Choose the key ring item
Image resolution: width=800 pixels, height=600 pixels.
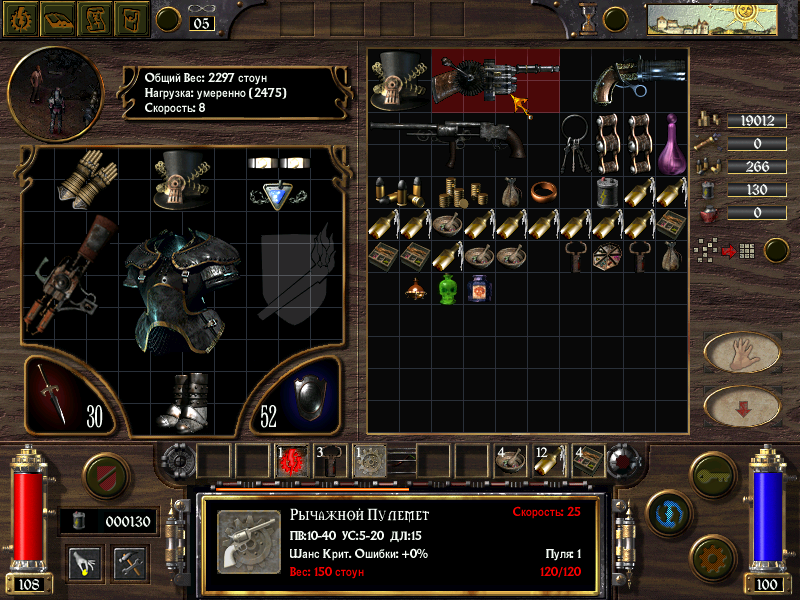[x=574, y=142]
